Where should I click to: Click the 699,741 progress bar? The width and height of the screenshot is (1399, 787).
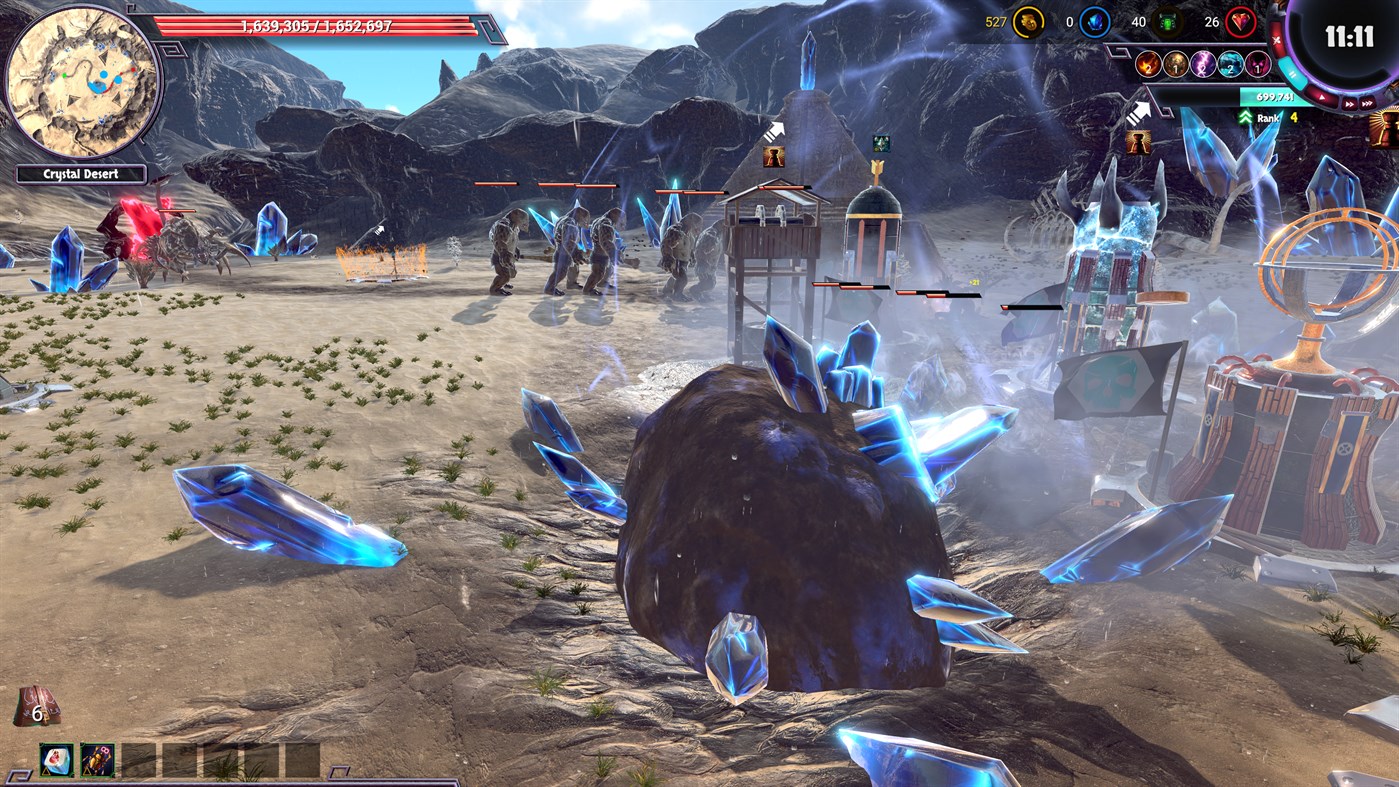point(1274,97)
